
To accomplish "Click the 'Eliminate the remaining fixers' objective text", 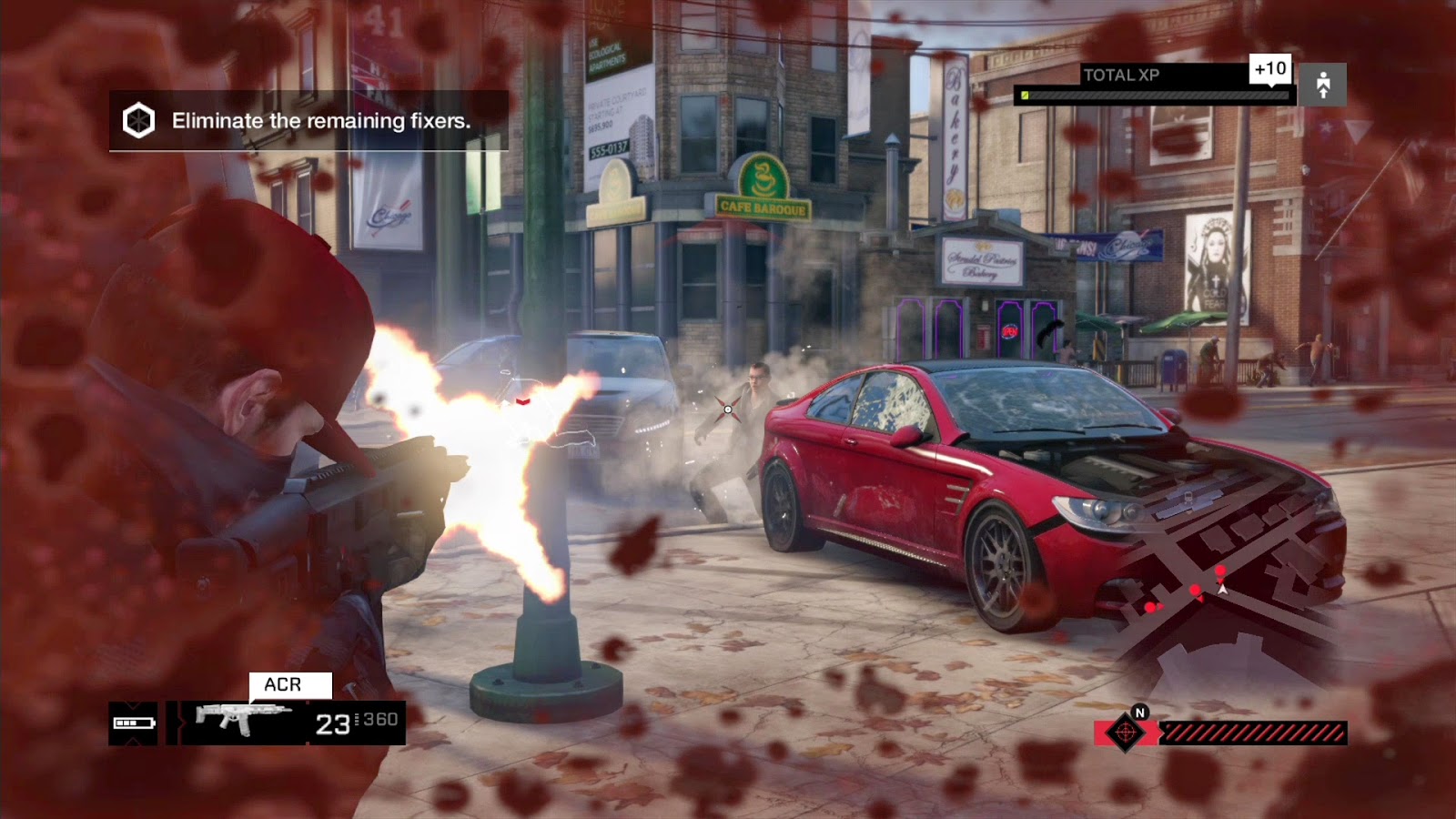I will click(x=317, y=119).
